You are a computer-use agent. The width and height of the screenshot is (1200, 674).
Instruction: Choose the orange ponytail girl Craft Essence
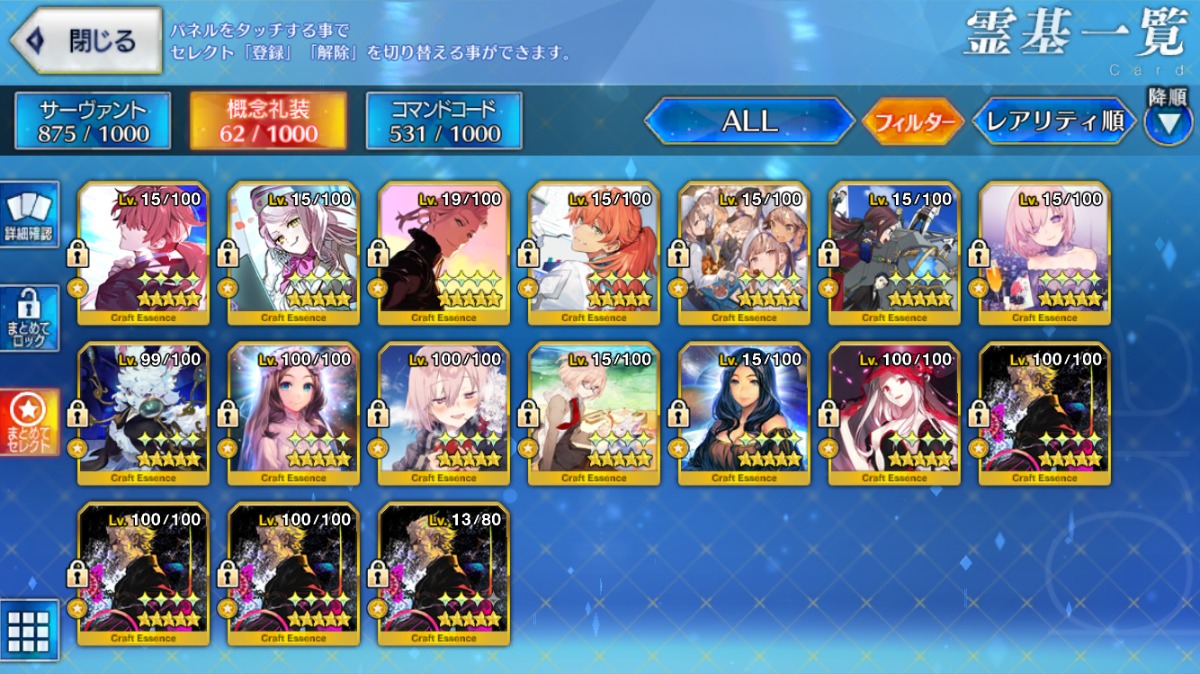tap(593, 253)
